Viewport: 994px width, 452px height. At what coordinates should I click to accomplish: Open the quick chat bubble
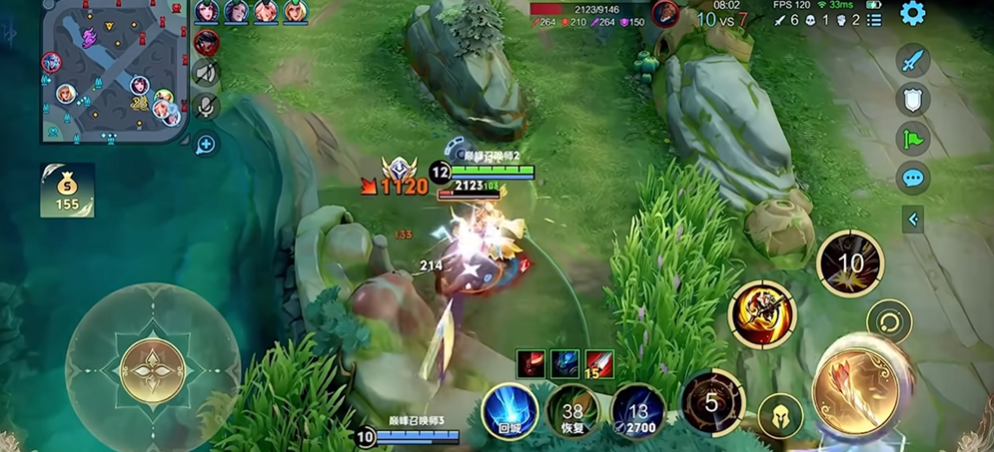[912, 178]
